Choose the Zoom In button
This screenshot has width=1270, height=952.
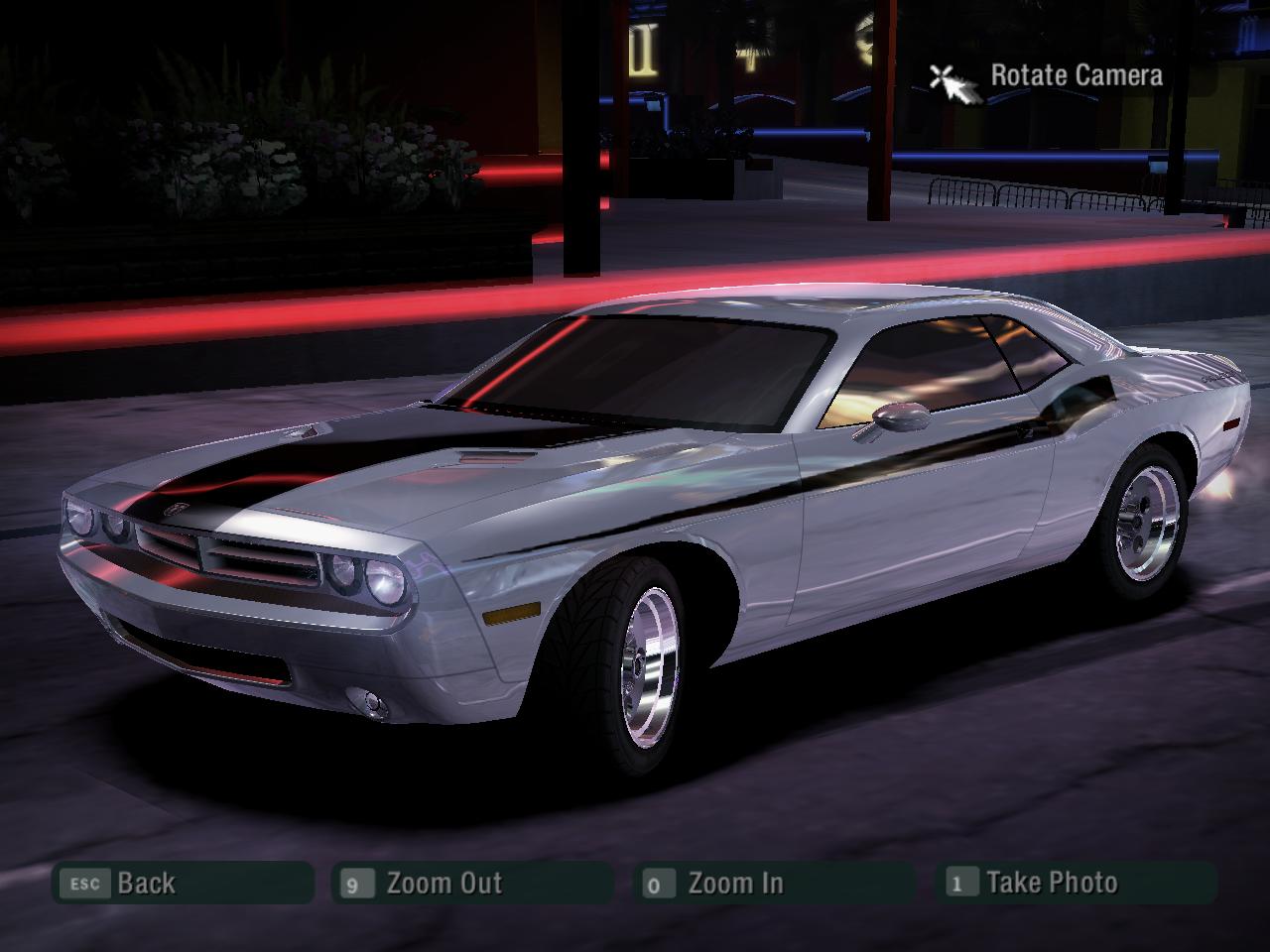(774, 883)
